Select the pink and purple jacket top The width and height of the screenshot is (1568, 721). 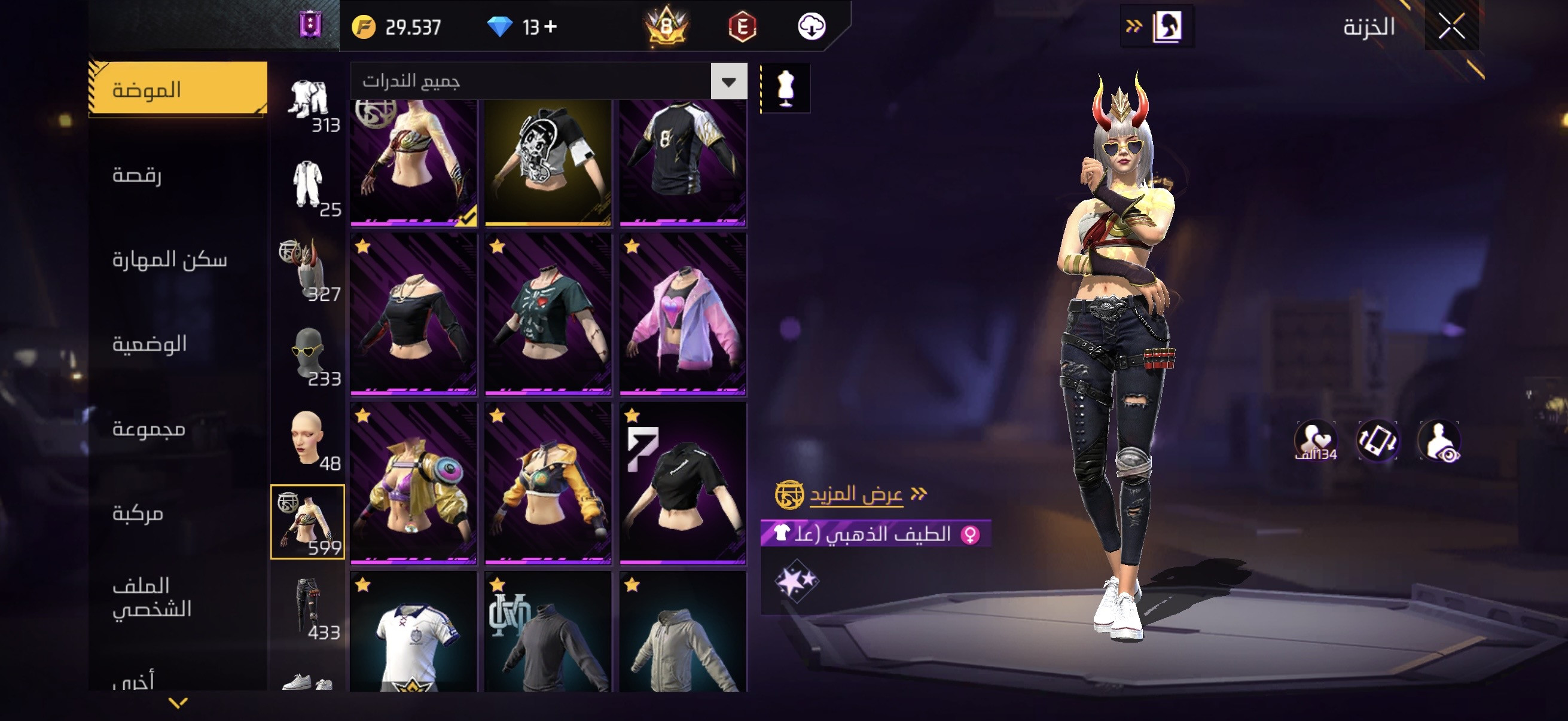[x=683, y=314]
